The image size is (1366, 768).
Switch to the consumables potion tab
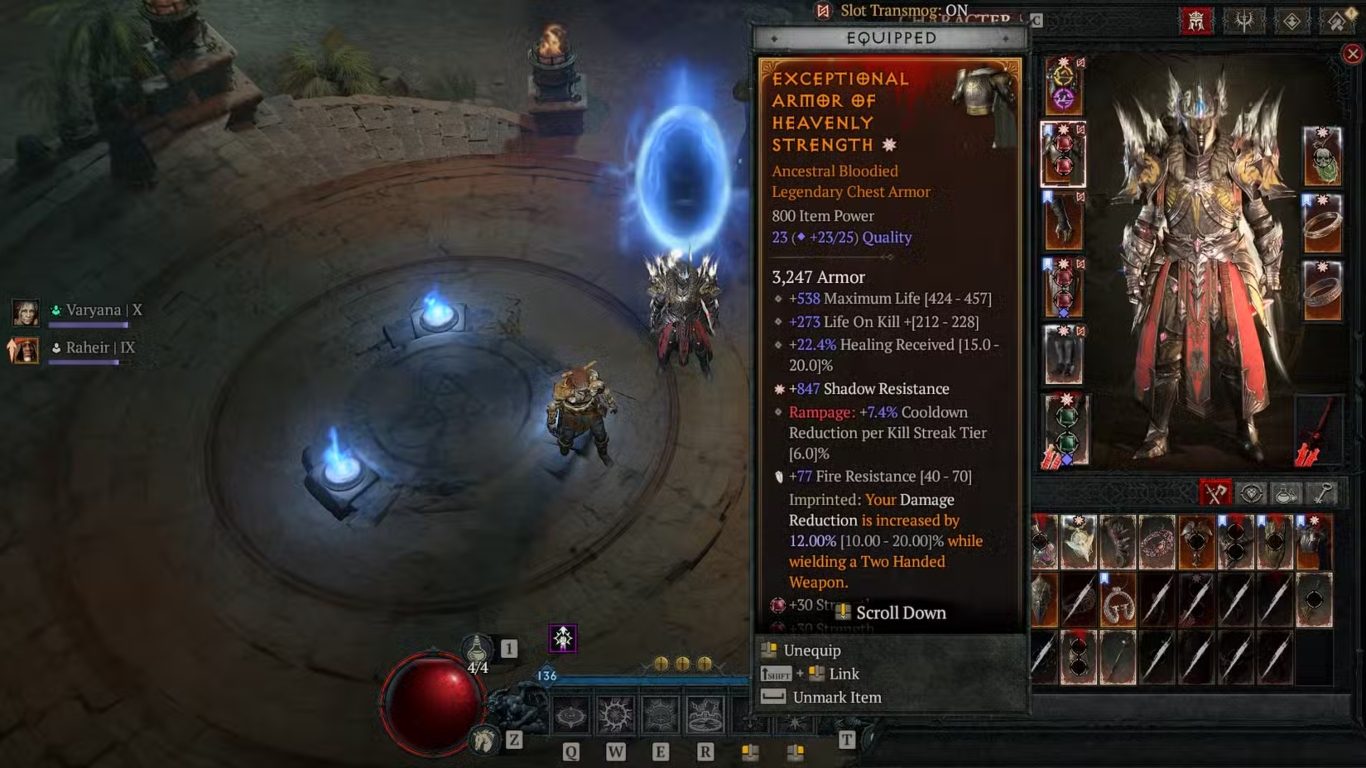pyautogui.click(x=1286, y=492)
